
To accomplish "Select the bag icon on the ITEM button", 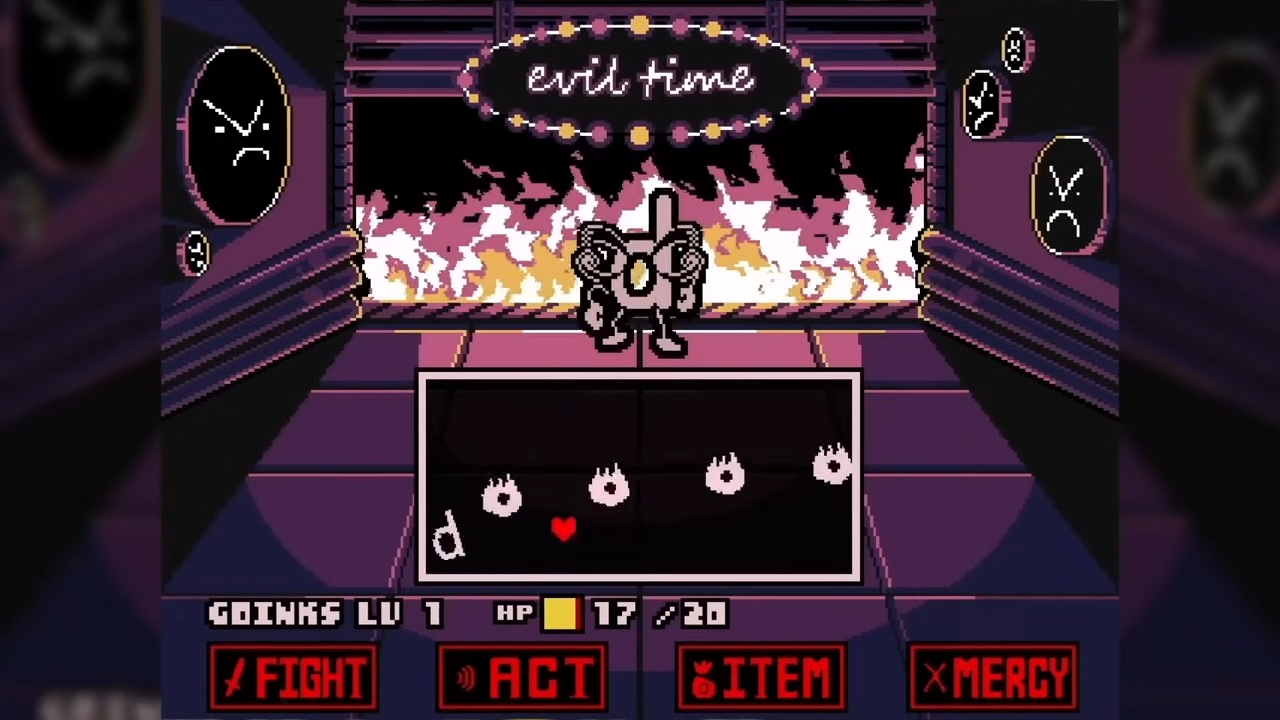I will tap(703, 678).
